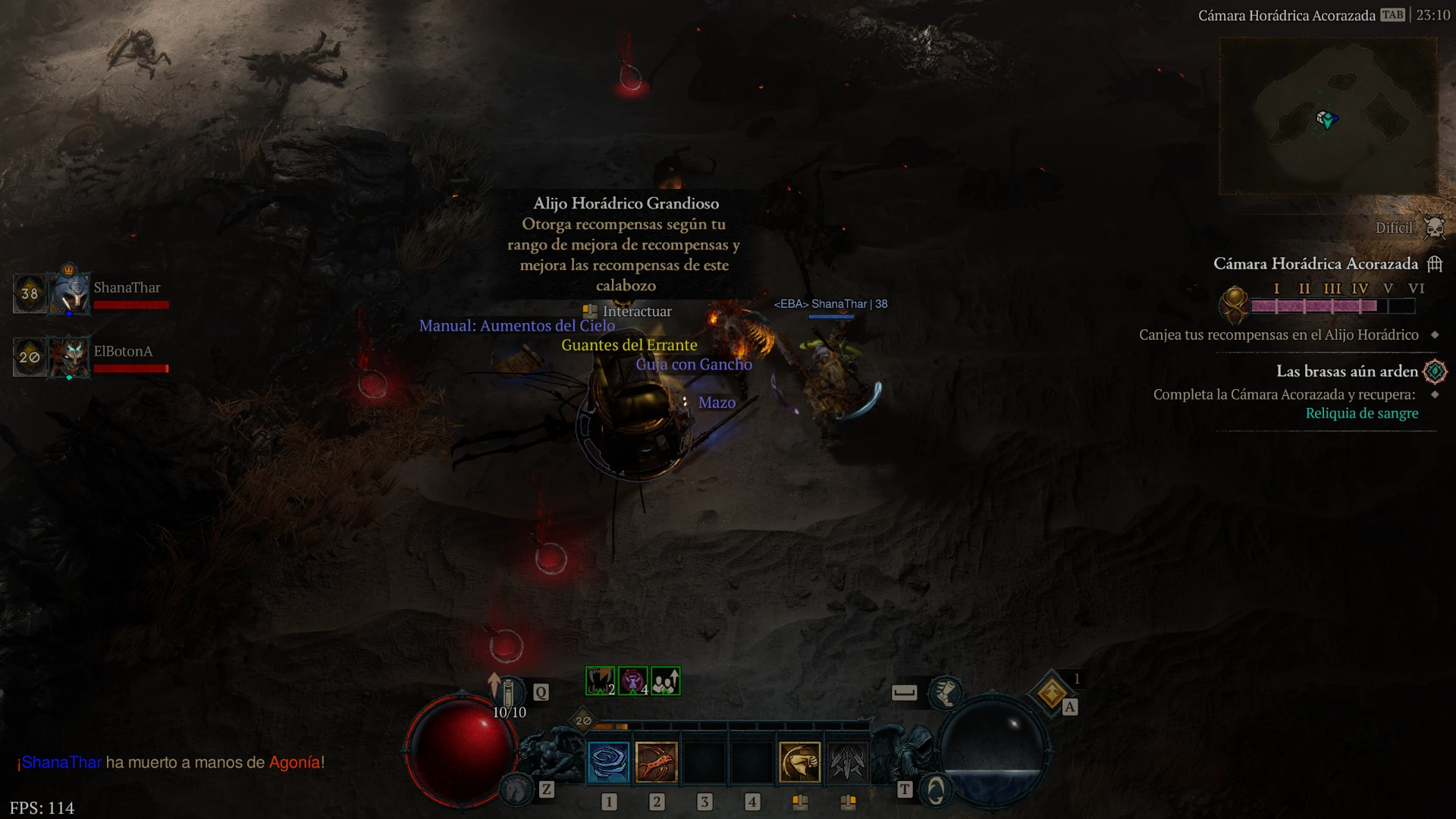
Task: Inspect the party bonus buff icon
Action: 666,681
